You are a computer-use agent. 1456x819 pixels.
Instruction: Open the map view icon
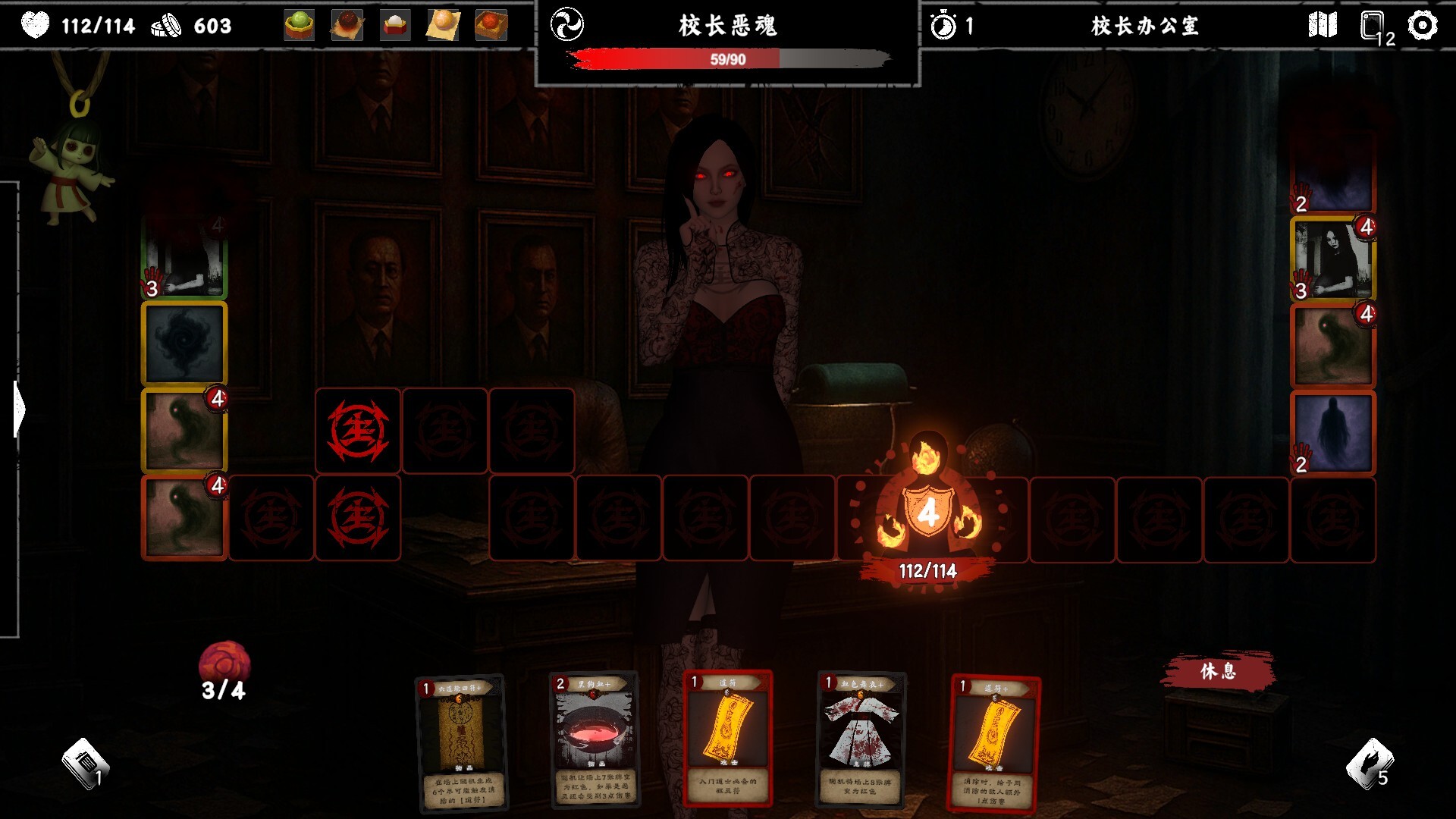(1324, 26)
